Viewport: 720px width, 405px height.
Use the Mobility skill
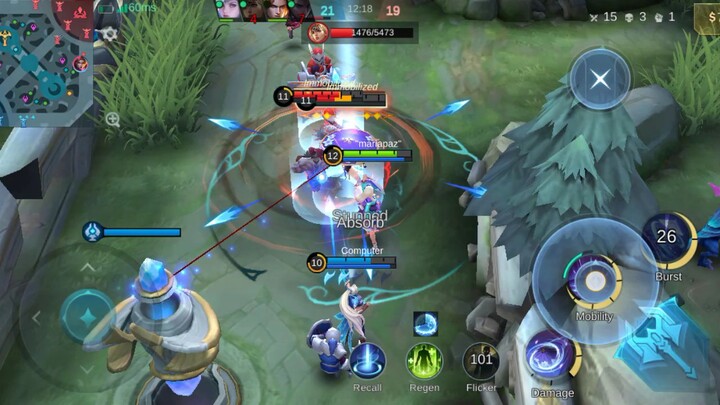(x=594, y=281)
